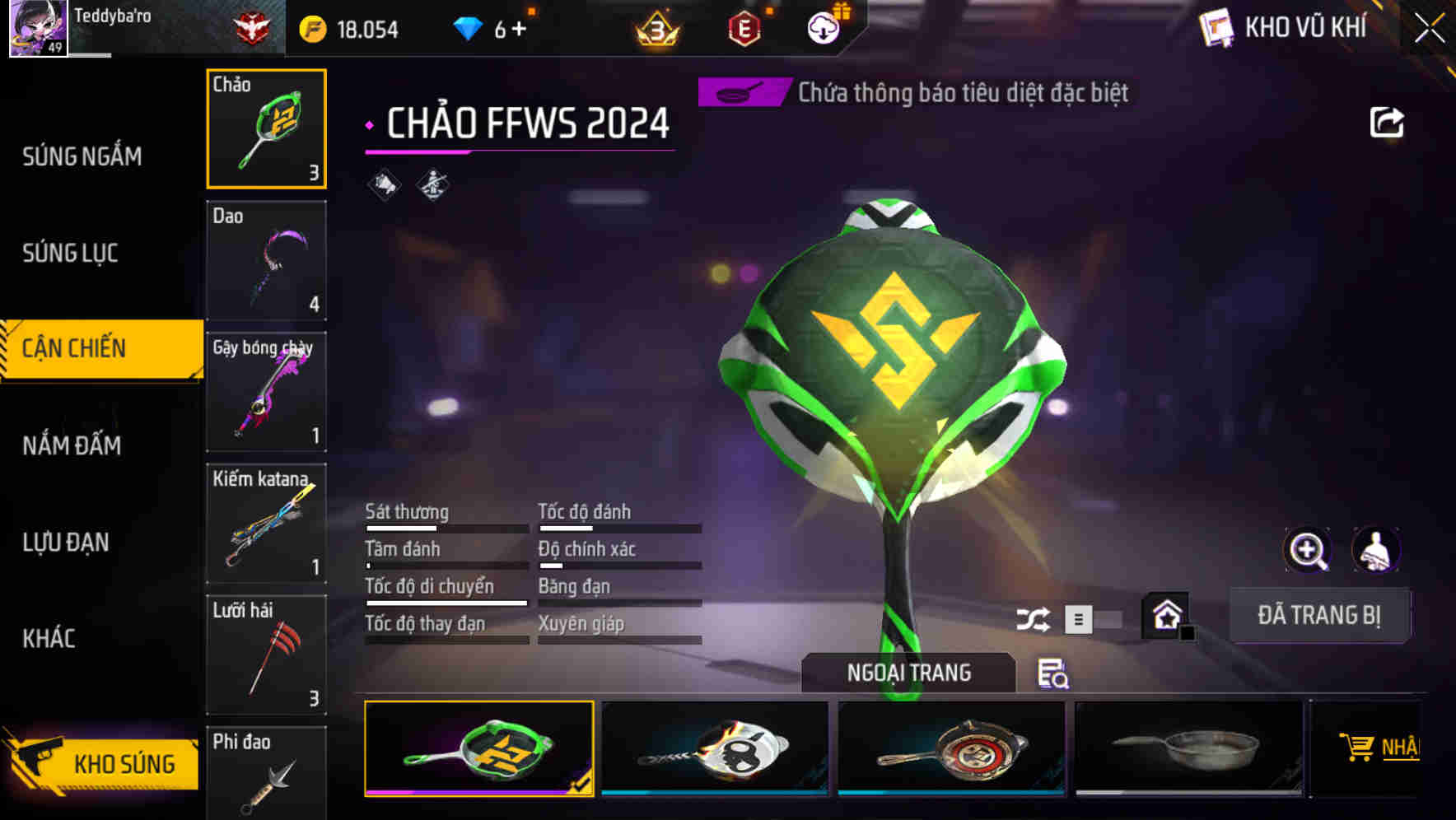The image size is (1456, 820).
Task: Switch to the Cận Chiến tab
Action: pyautogui.click(x=77, y=347)
